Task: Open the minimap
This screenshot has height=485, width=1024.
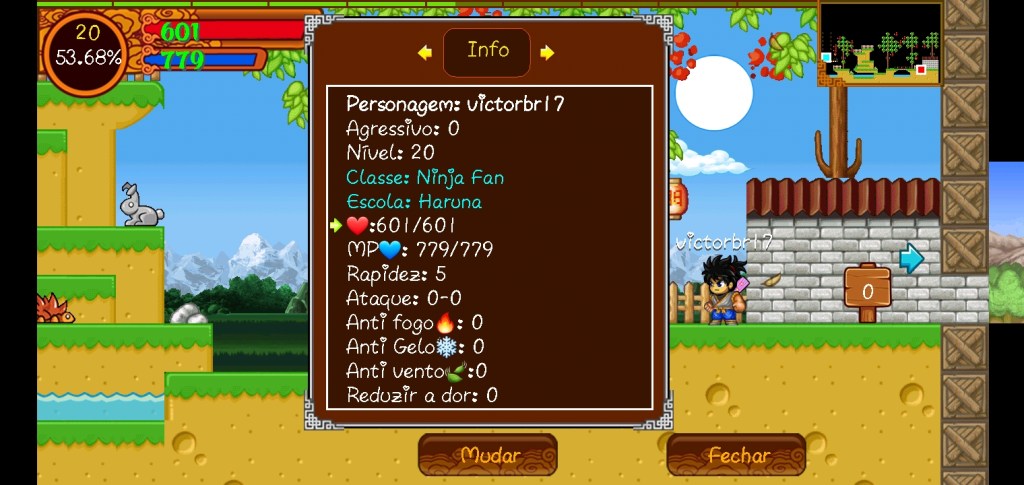Action: click(x=880, y=43)
